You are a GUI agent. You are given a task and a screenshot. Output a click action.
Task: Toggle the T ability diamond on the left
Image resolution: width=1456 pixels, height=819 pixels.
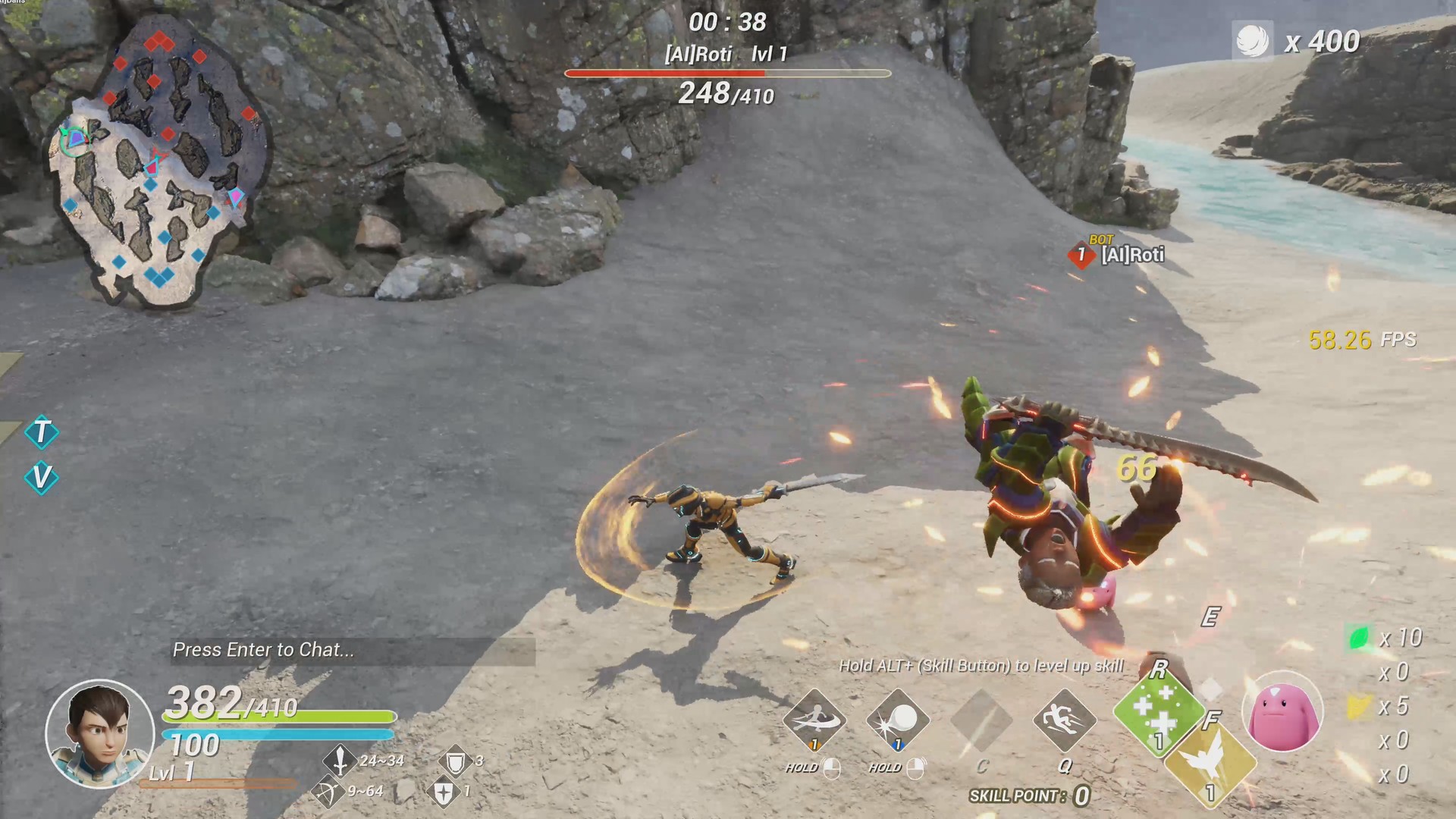tap(42, 434)
